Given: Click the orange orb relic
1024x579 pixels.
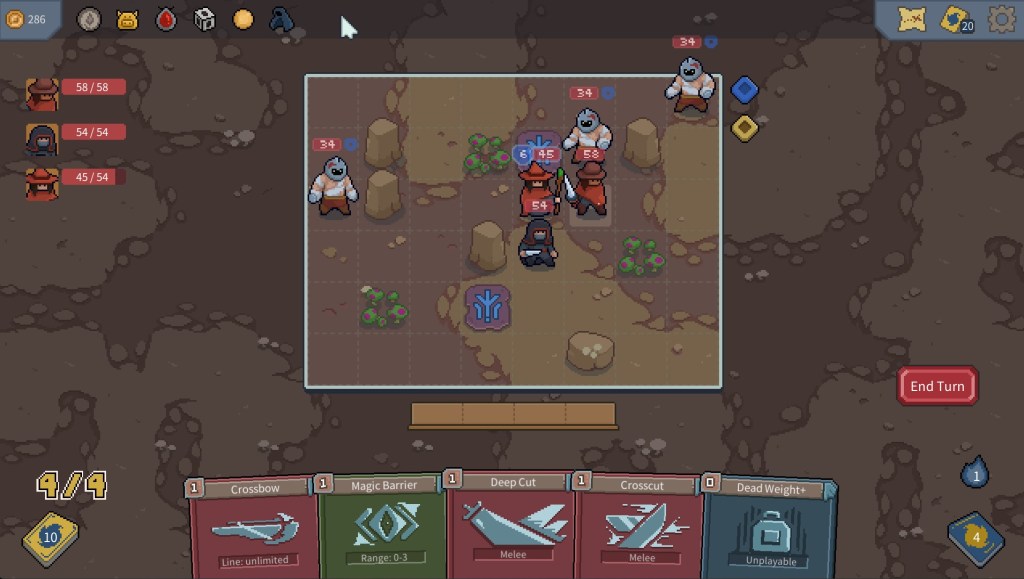Looking at the screenshot, I should point(243,19).
